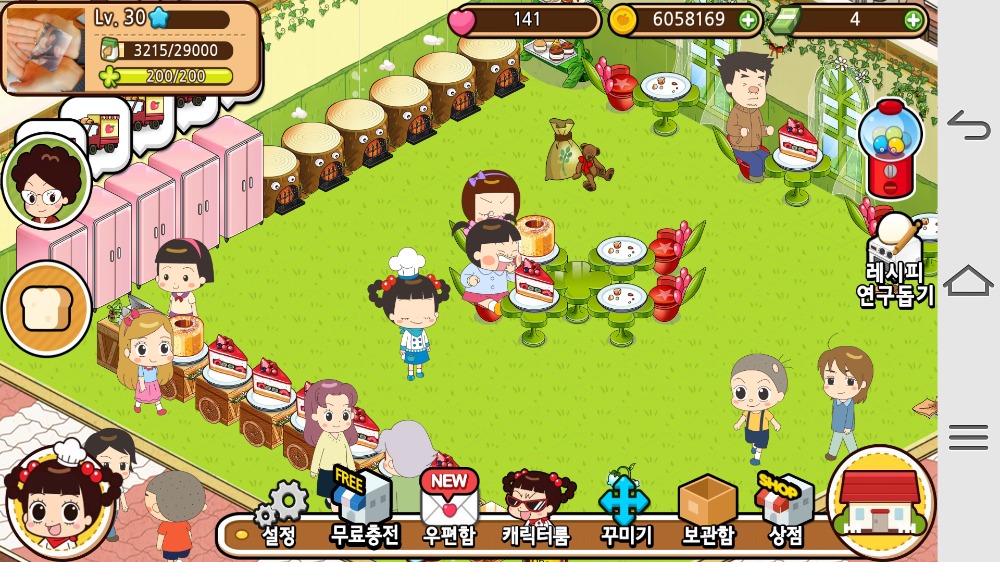Open the Android hamburger menu button
This screenshot has height=562, width=1000.
(x=968, y=436)
